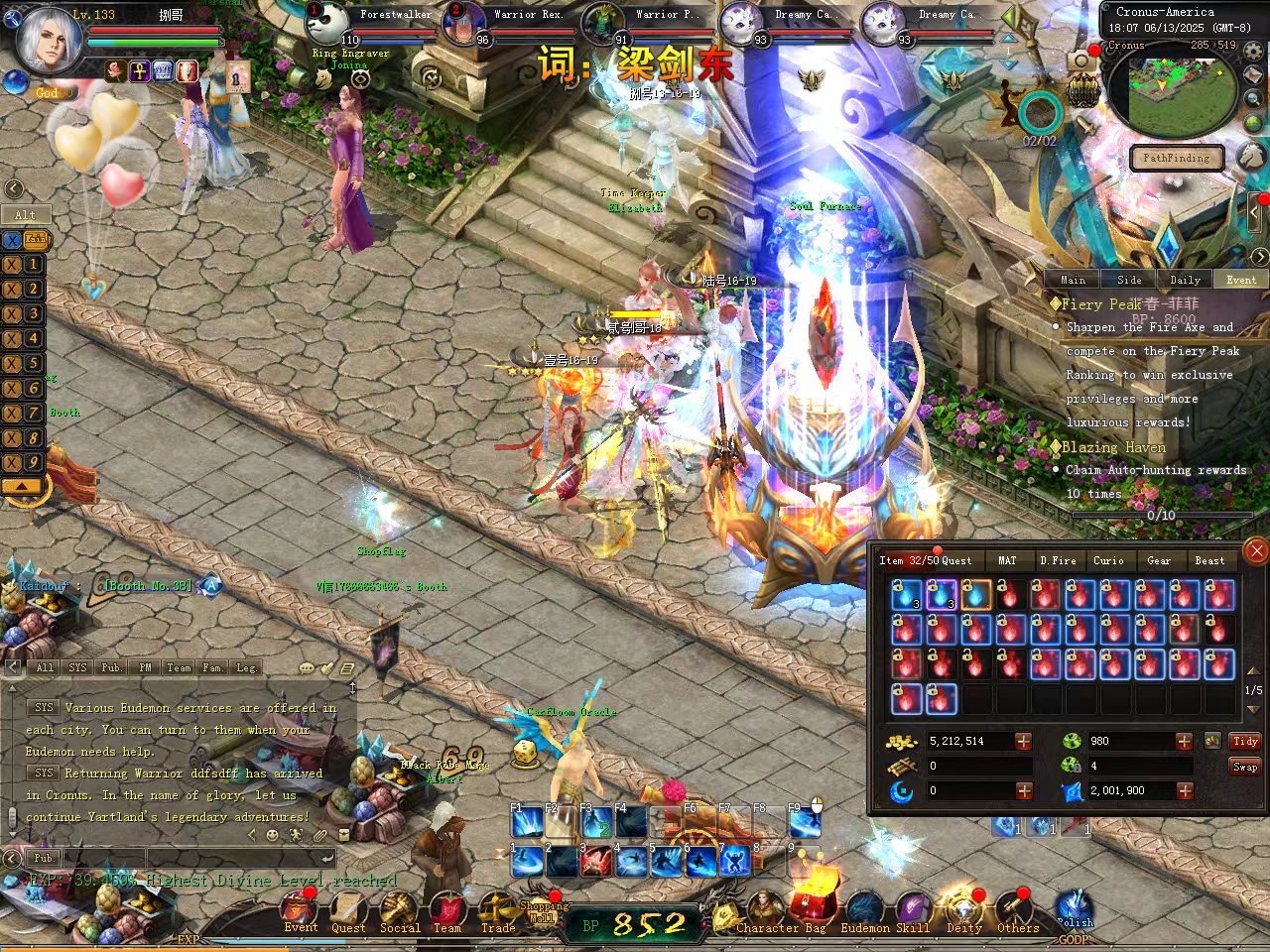Open the Beast tab in inventory

1209,560
